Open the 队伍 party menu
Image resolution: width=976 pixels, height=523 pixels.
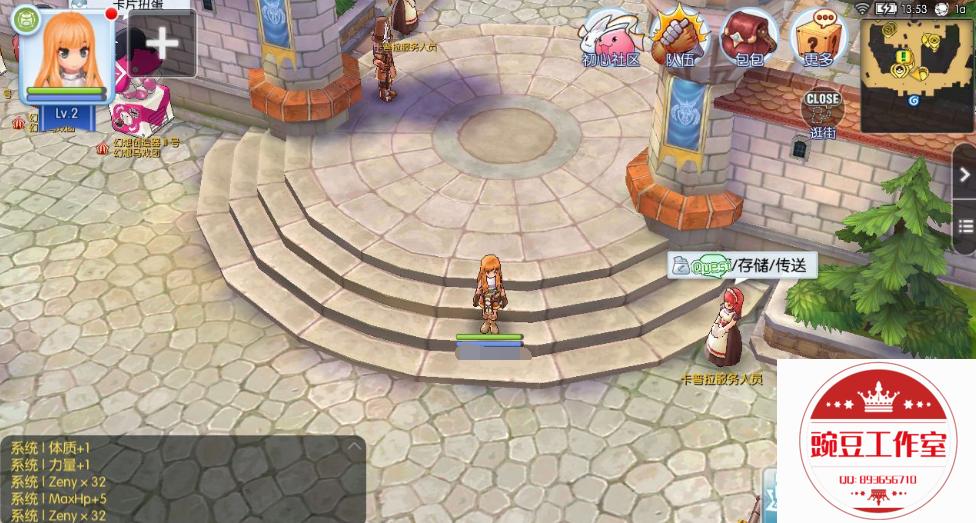point(680,38)
